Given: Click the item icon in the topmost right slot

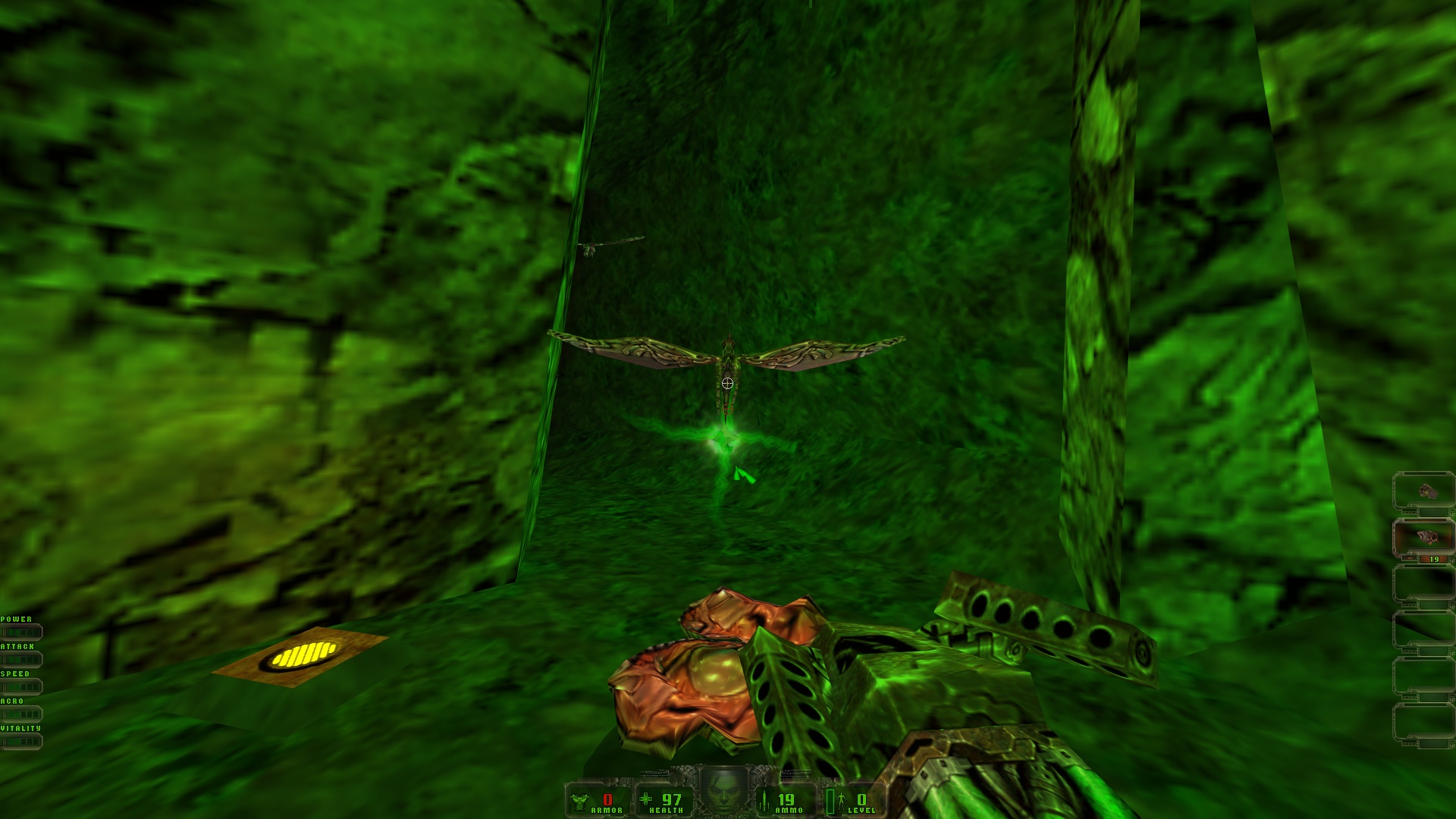Looking at the screenshot, I should [x=1429, y=491].
